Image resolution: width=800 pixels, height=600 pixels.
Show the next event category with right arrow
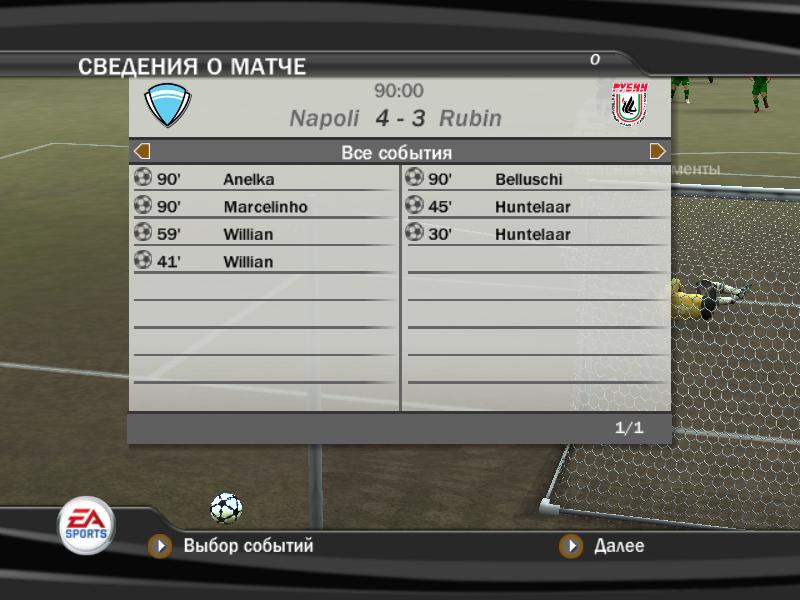click(657, 152)
